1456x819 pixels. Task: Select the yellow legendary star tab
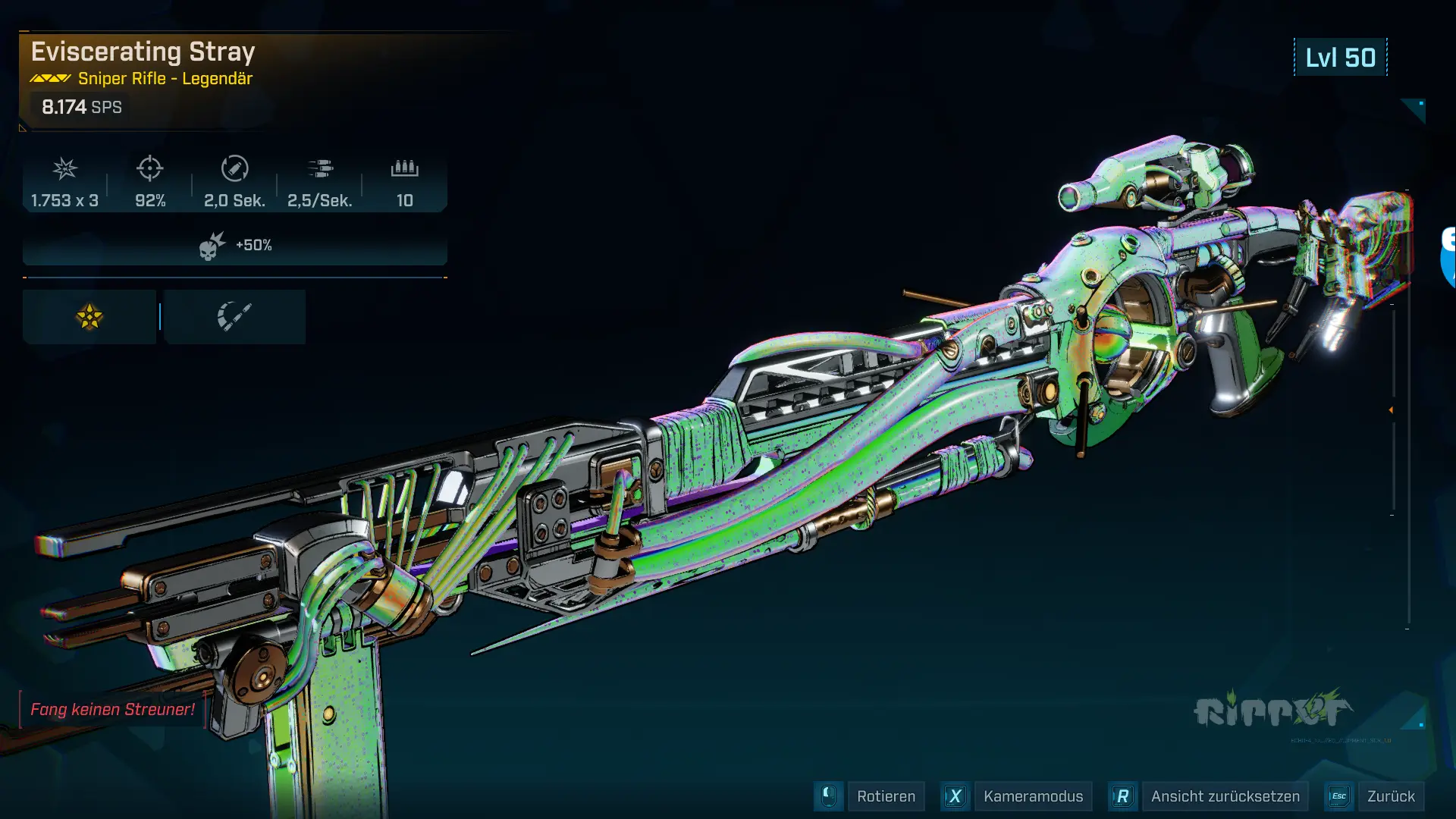(89, 317)
